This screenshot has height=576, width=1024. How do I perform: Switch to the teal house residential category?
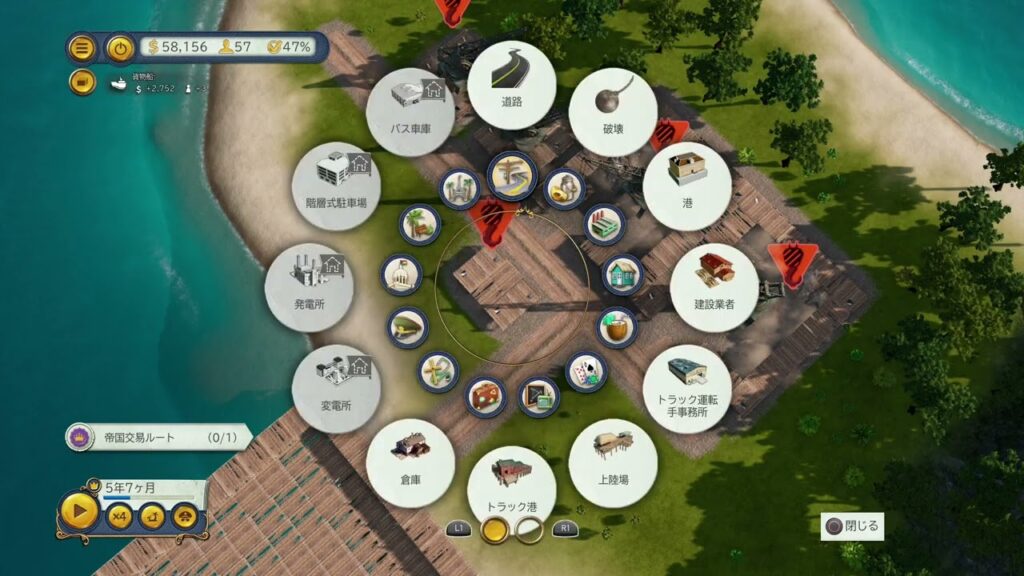pyautogui.click(x=622, y=274)
